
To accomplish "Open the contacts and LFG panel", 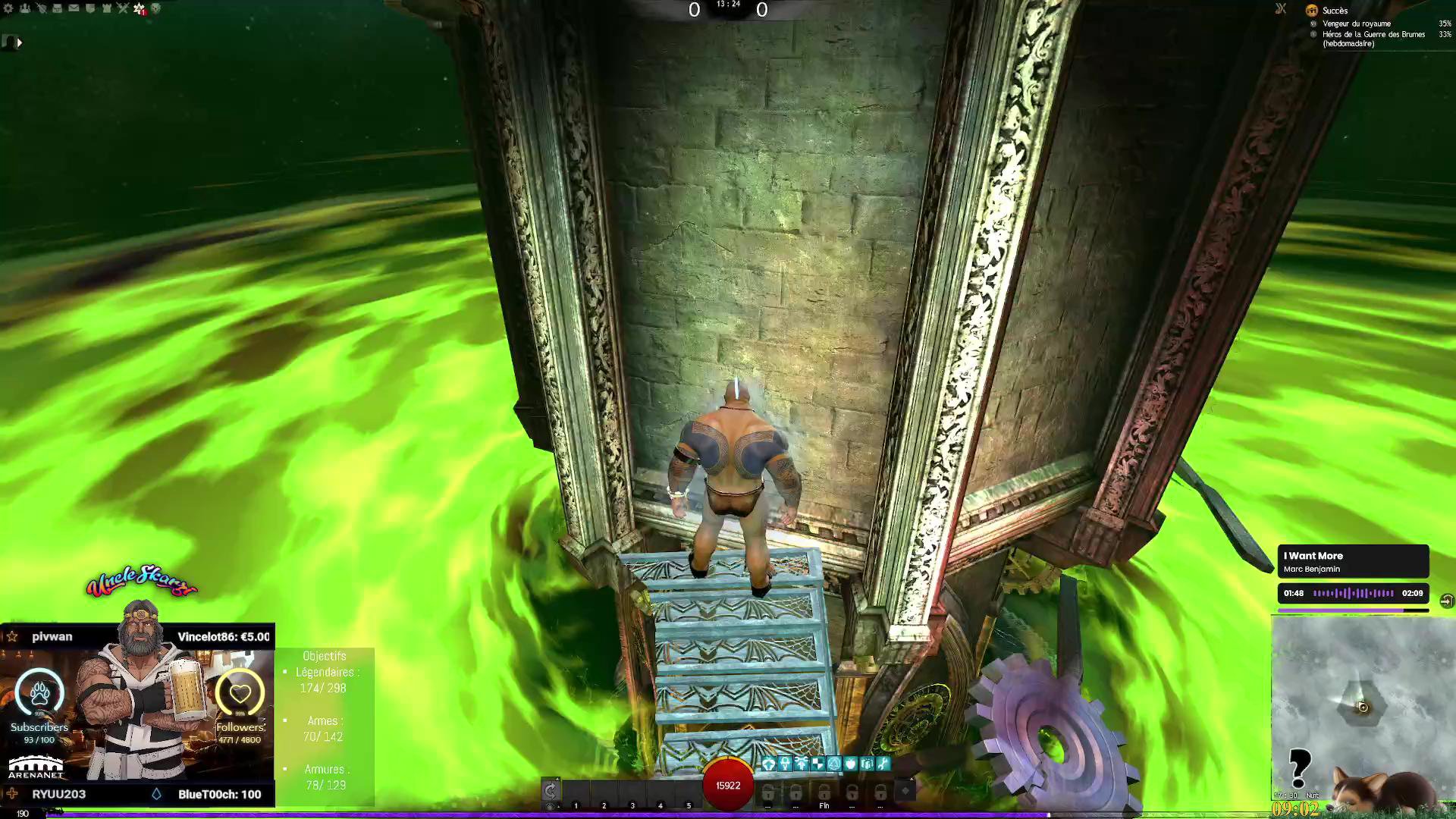I will (x=25, y=8).
